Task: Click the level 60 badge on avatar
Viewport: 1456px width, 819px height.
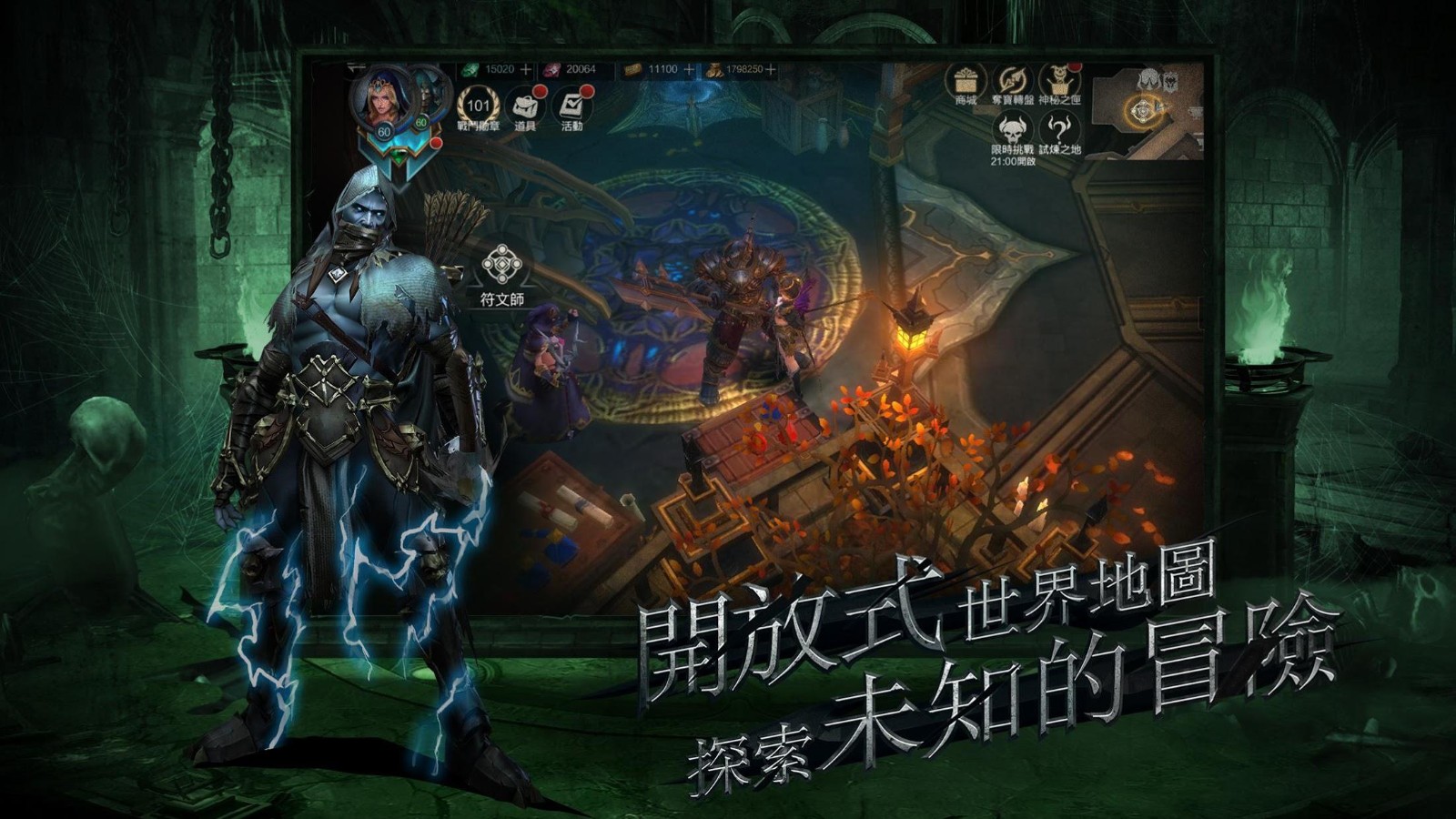Action: (384, 131)
